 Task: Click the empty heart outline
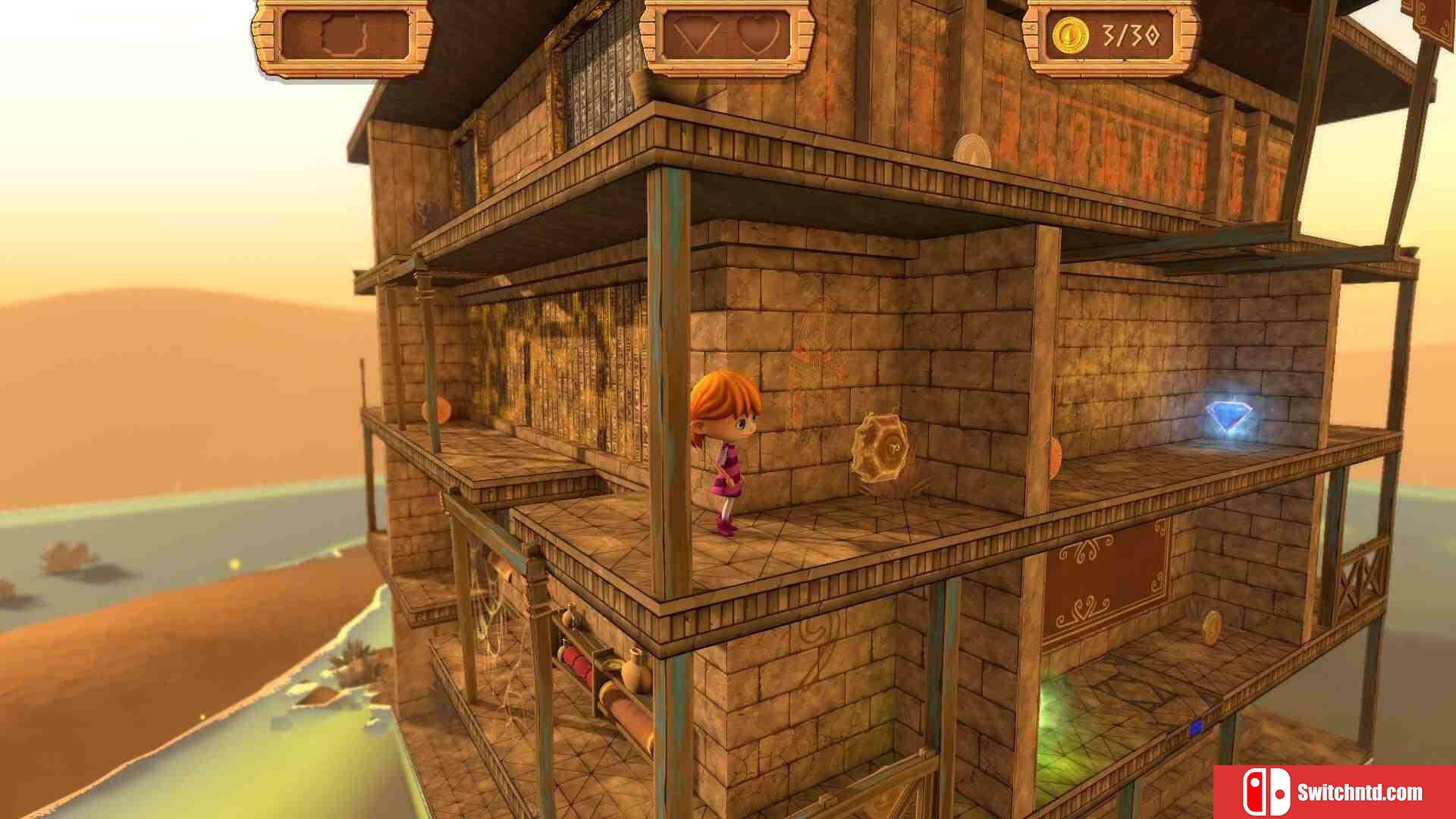(x=758, y=36)
